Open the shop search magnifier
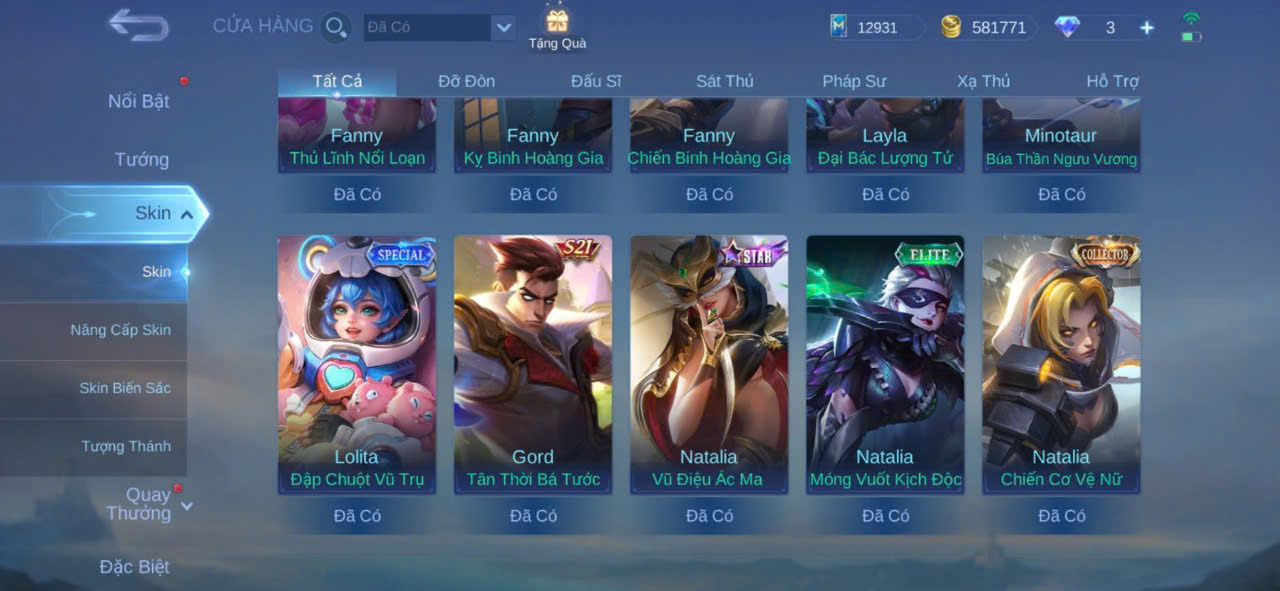The width and height of the screenshot is (1280, 591). click(x=336, y=27)
